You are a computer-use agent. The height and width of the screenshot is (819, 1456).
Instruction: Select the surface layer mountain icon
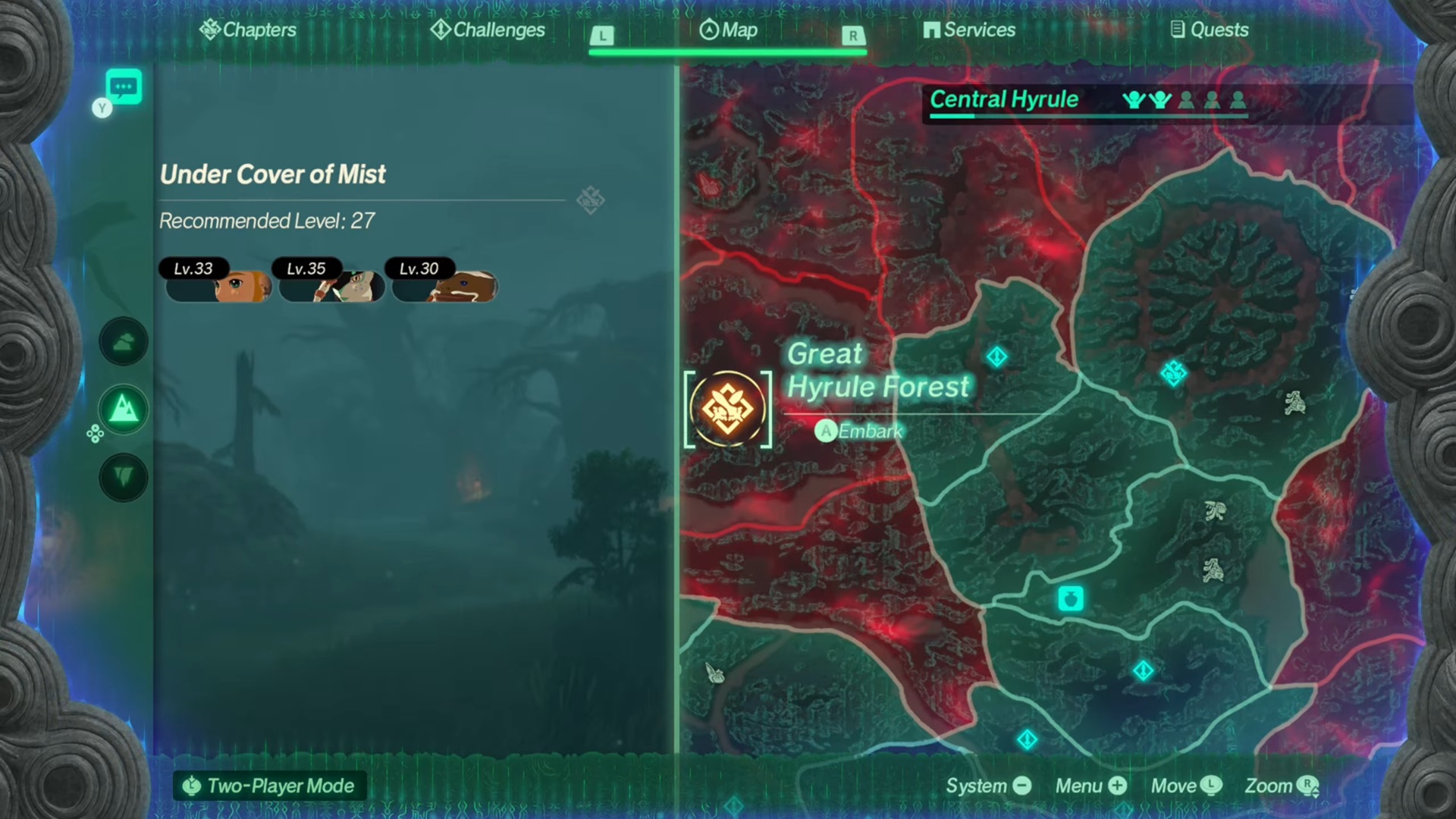point(124,410)
